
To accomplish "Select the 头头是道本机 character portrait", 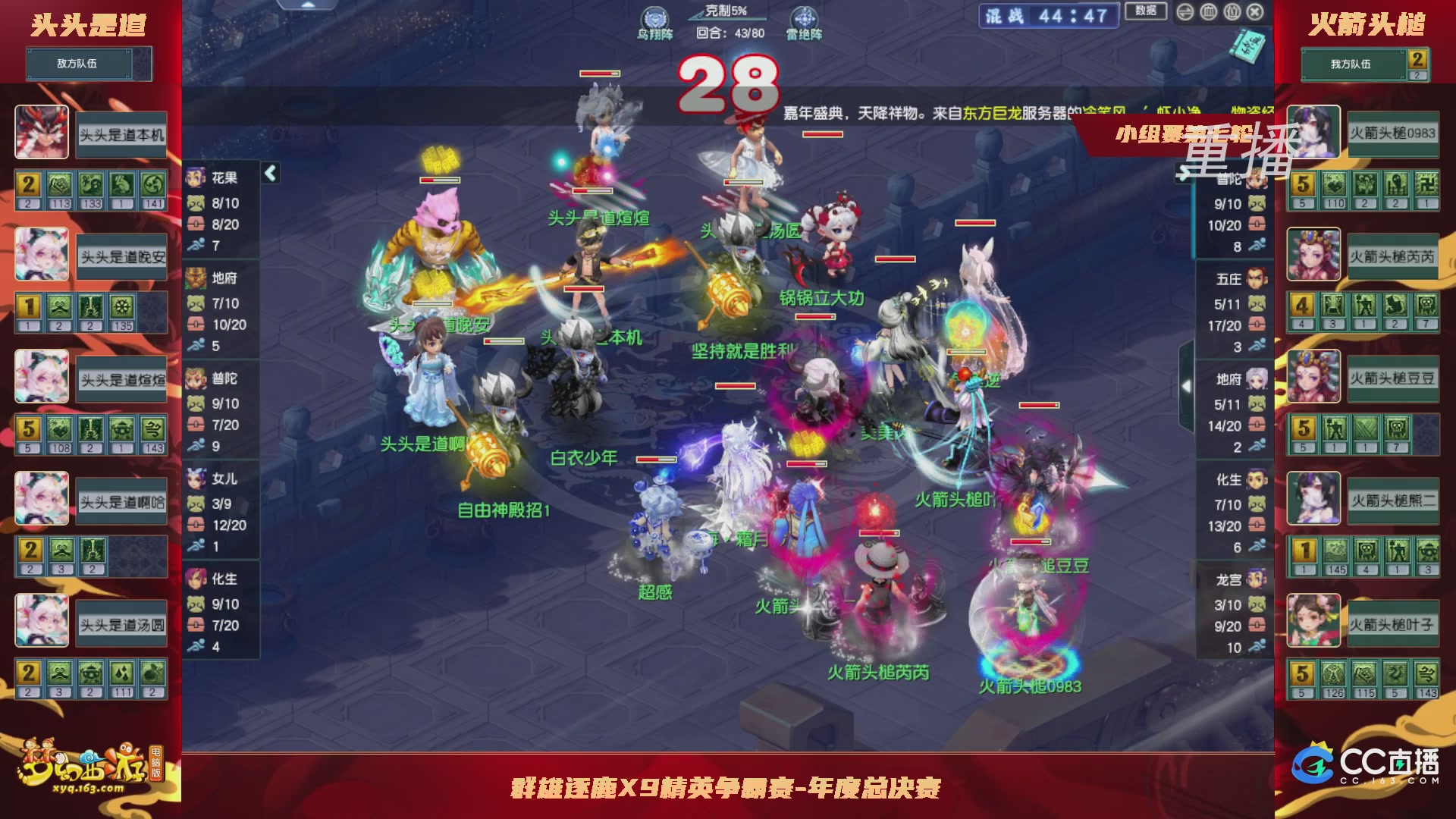I will point(42,133).
